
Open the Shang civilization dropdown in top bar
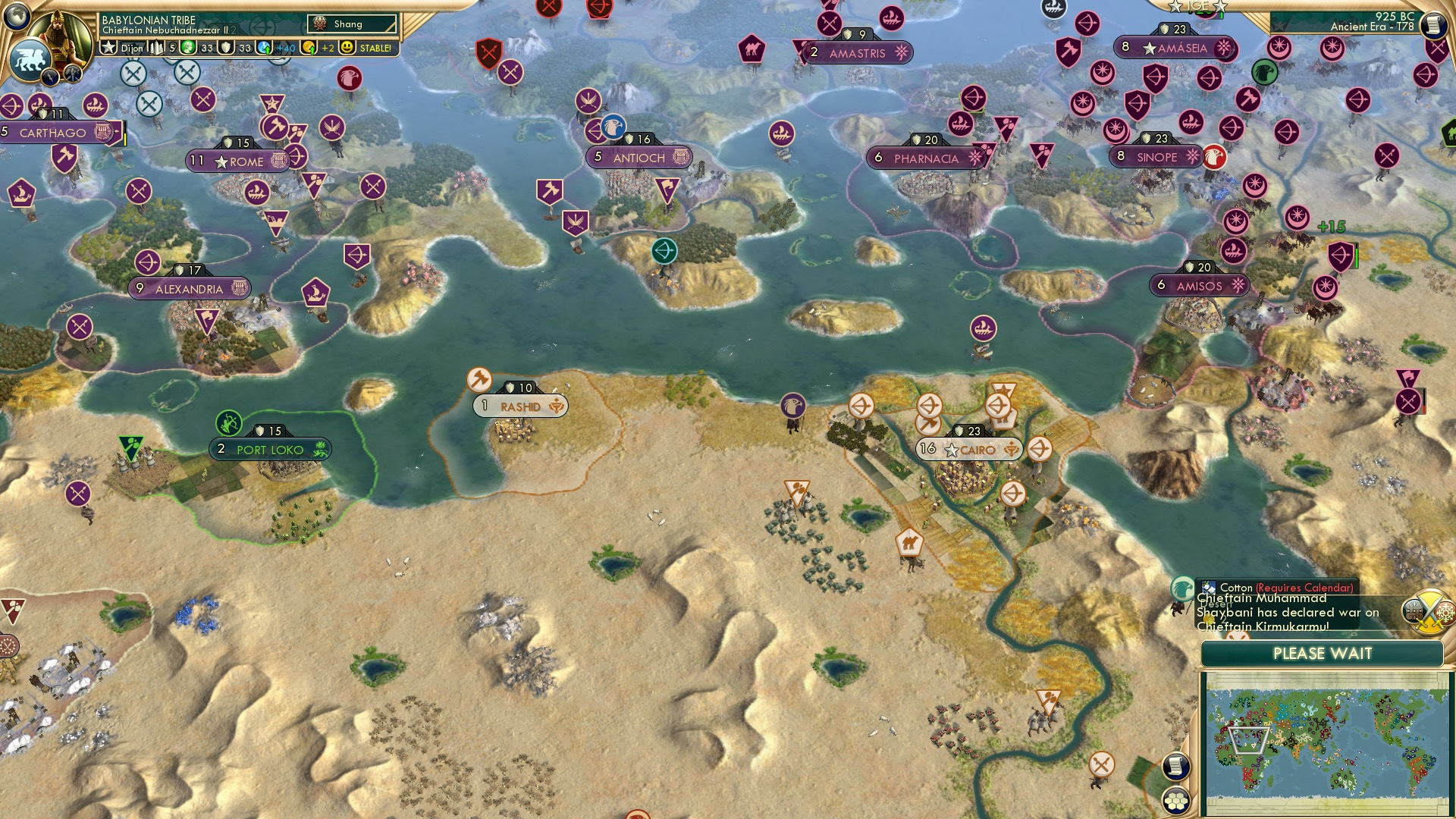[x=350, y=24]
